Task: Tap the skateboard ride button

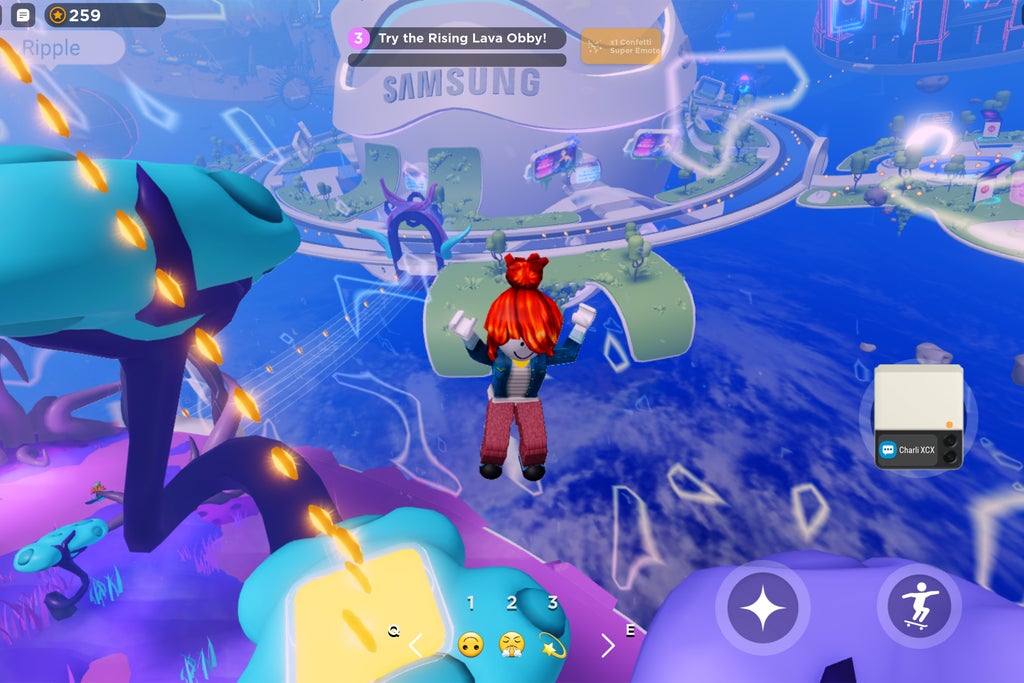Action: click(x=918, y=606)
